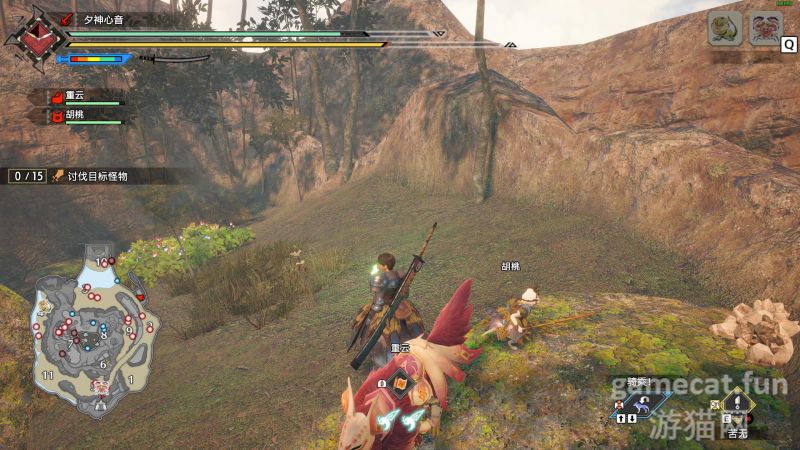Screen dimensions: 800x450
Task: Select the yellow lizard monster icon
Action: pyautogui.click(x=725, y=29)
